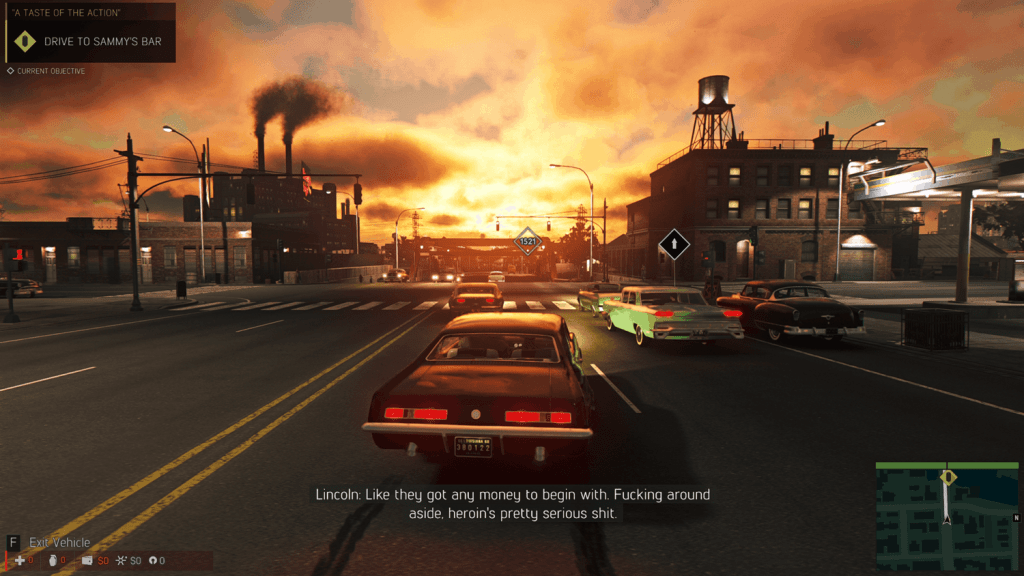Viewport: 1024px width, 576px height.
Task: Select the Drive to Sammy's Bar objective
Action: click(x=100, y=42)
